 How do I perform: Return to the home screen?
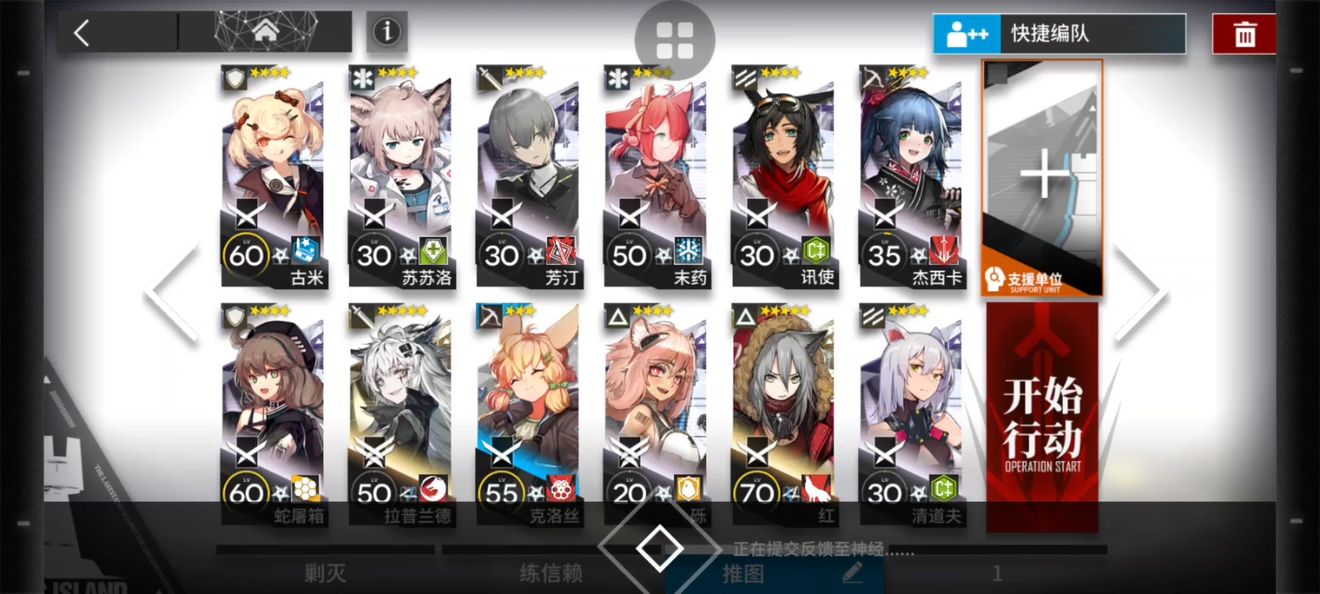tap(265, 32)
